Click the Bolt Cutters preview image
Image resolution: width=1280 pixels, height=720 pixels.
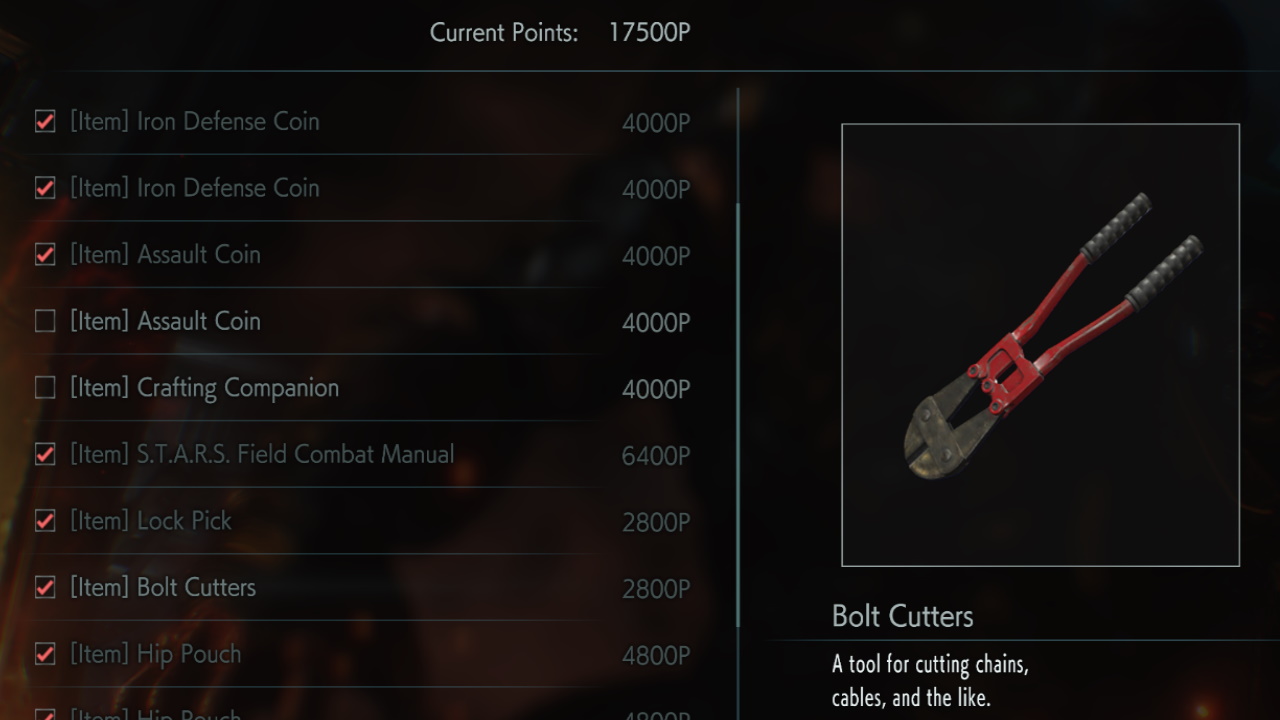click(1040, 345)
